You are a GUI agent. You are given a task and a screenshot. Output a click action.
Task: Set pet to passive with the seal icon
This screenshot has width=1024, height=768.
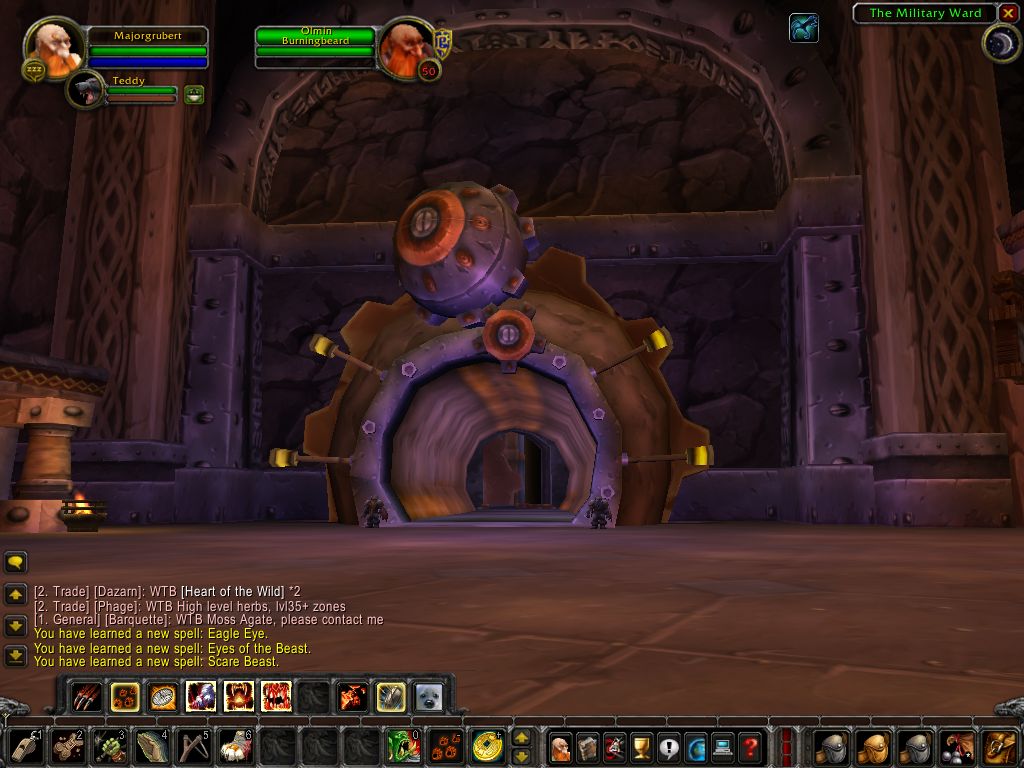429,696
